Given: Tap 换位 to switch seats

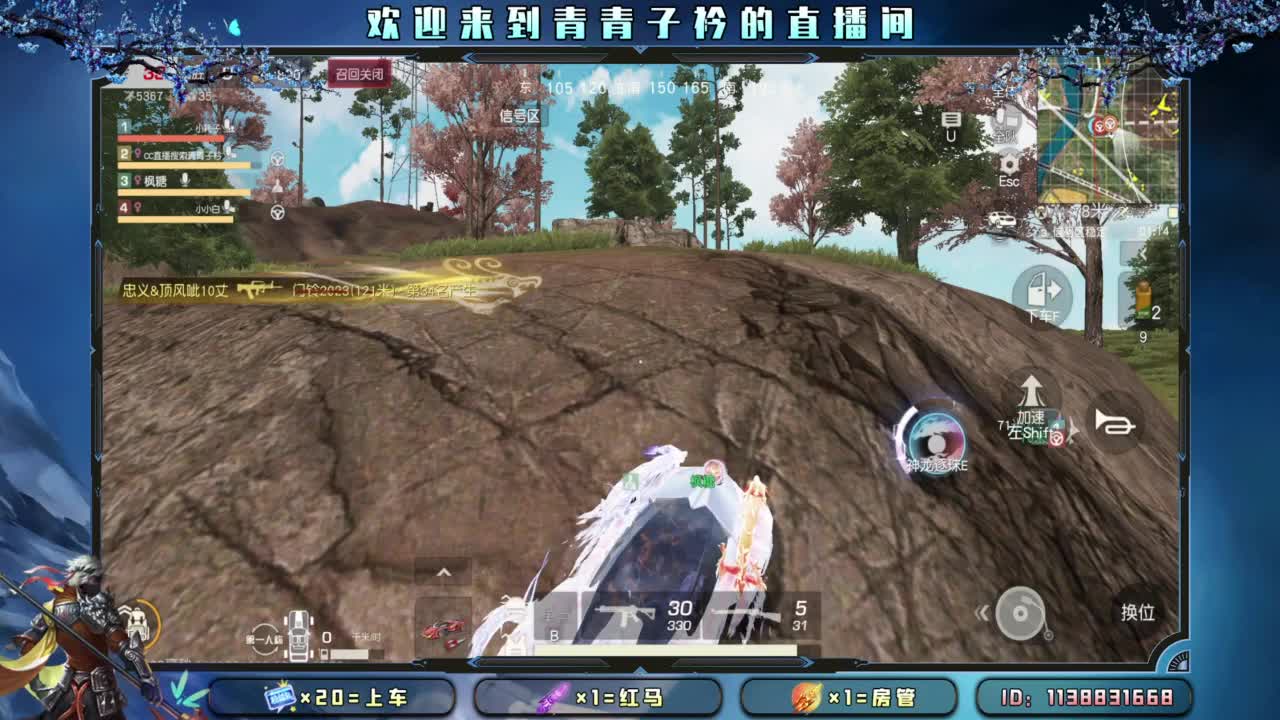Looking at the screenshot, I should (x=1139, y=613).
